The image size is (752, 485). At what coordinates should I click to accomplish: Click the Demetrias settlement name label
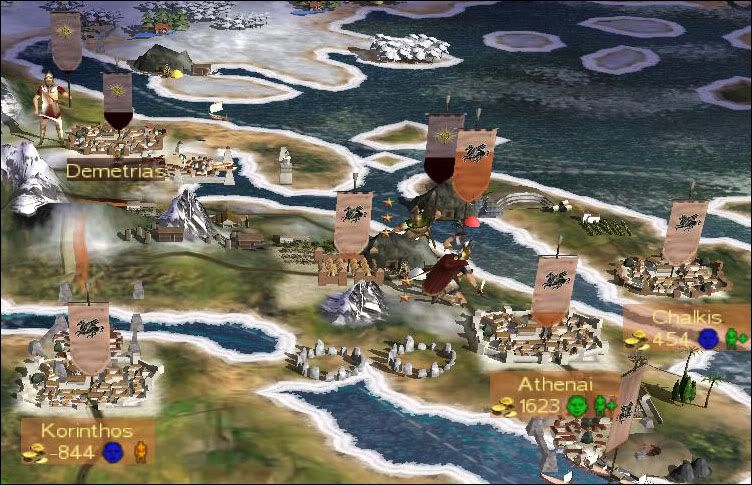pos(114,170)
